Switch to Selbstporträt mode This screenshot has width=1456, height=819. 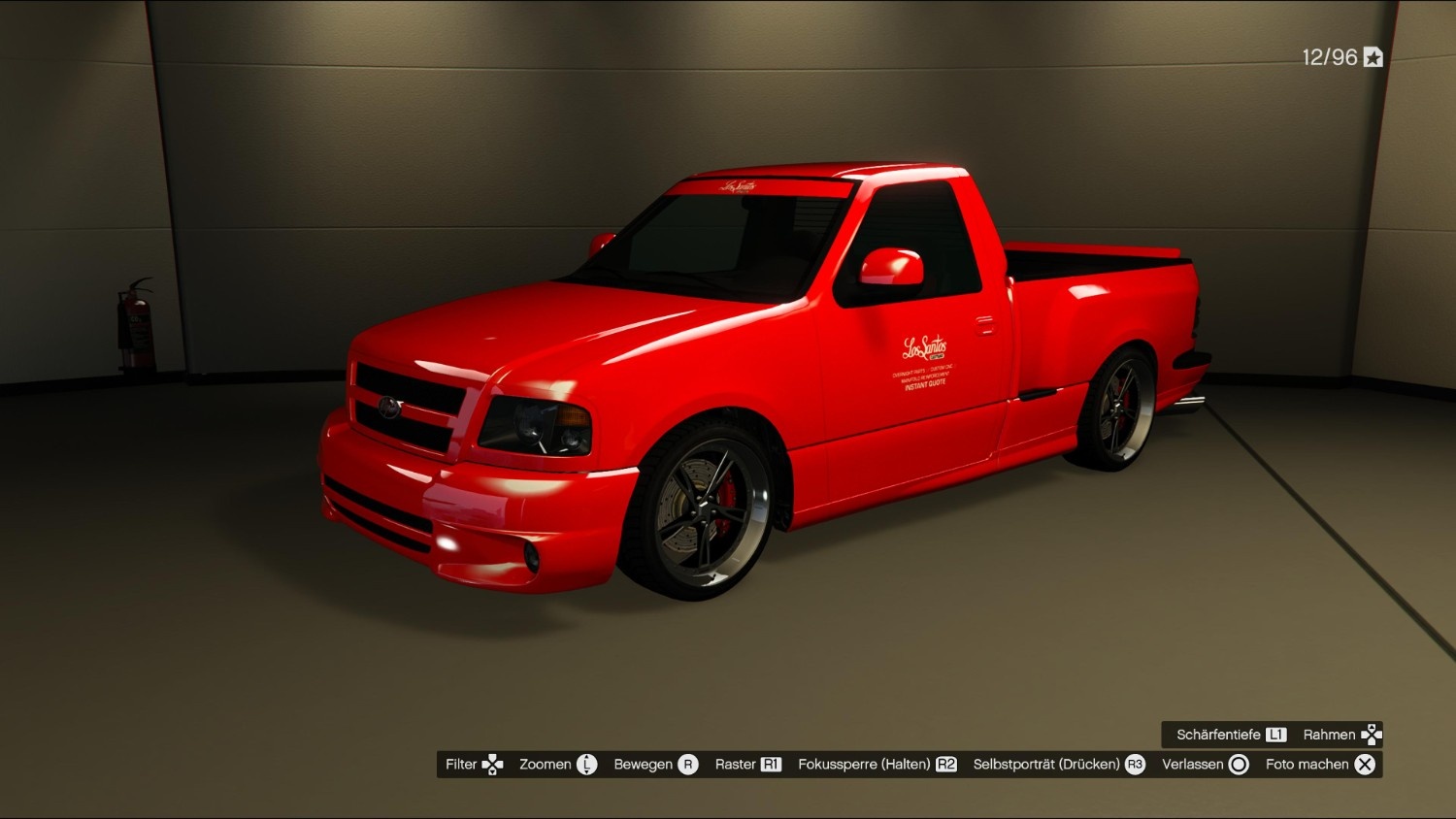[1058, 765]
